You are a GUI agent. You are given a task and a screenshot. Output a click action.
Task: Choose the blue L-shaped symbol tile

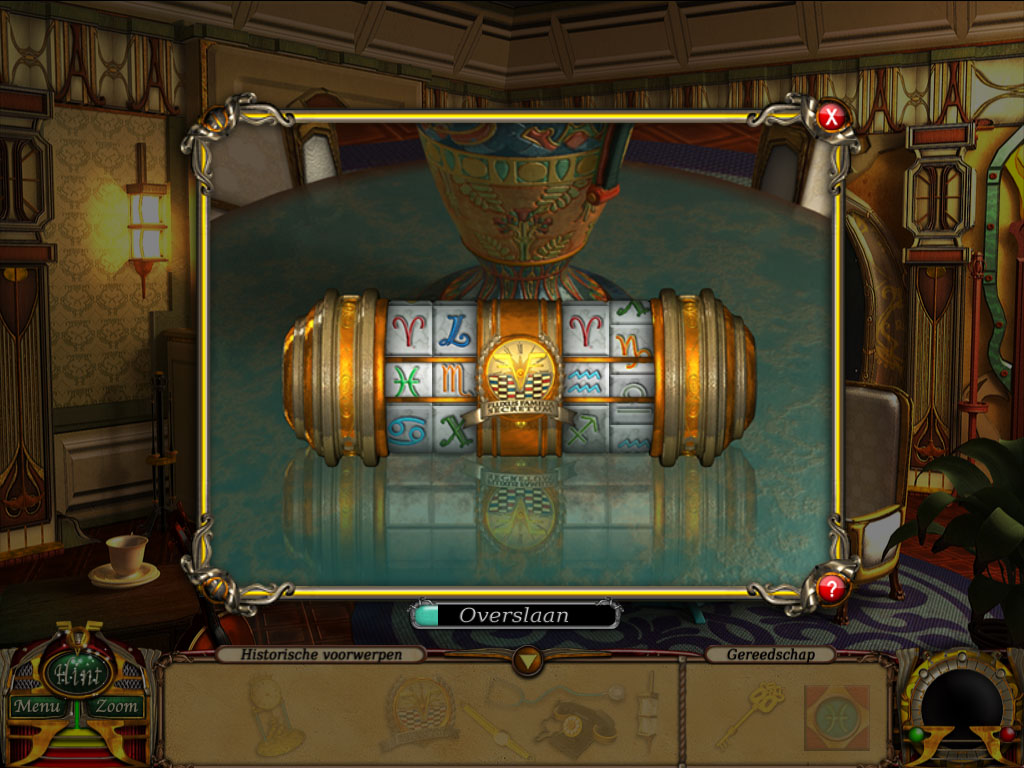pos(454,327)
